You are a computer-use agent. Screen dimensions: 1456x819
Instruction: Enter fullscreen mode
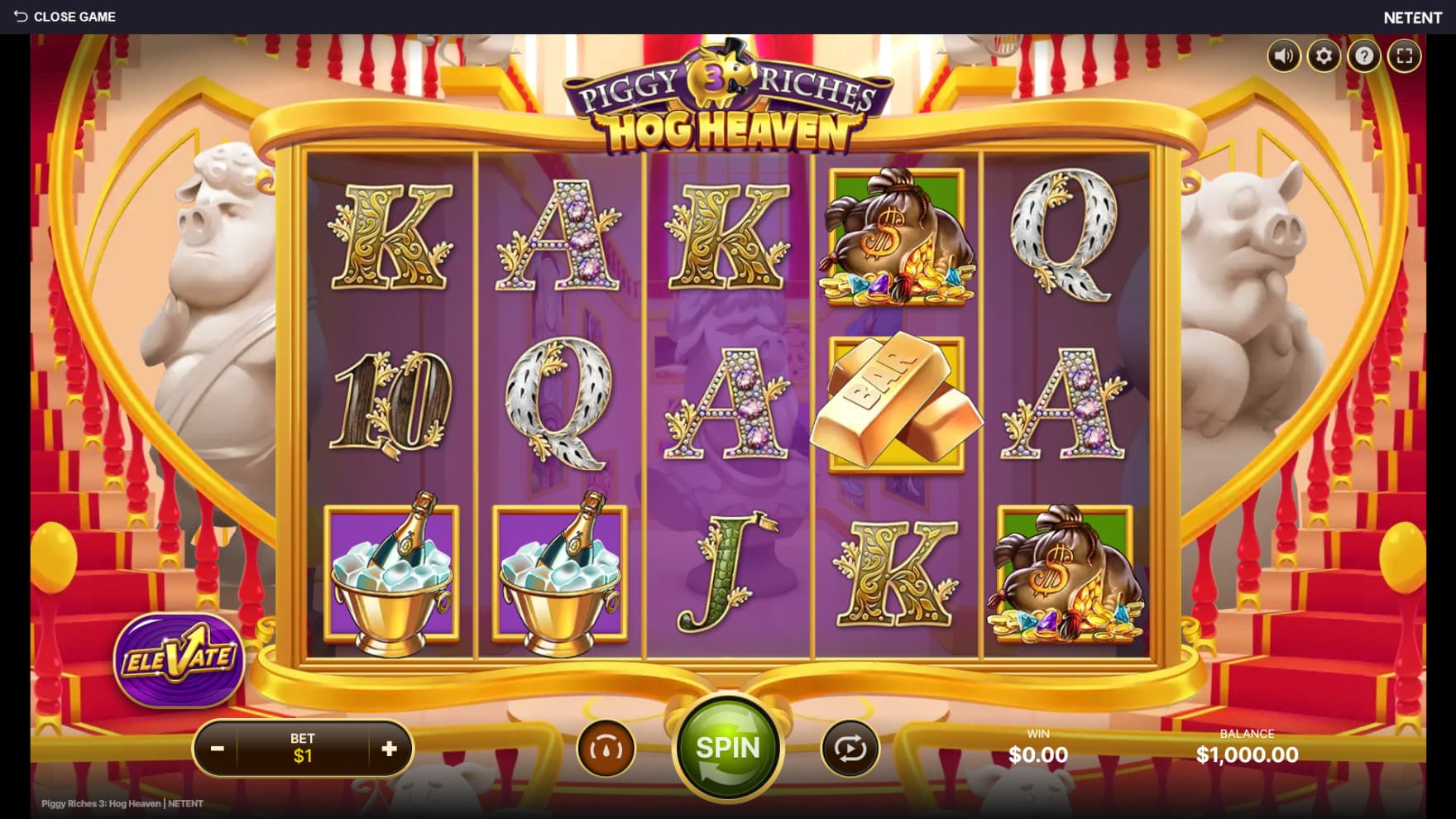coord(1404,56)
